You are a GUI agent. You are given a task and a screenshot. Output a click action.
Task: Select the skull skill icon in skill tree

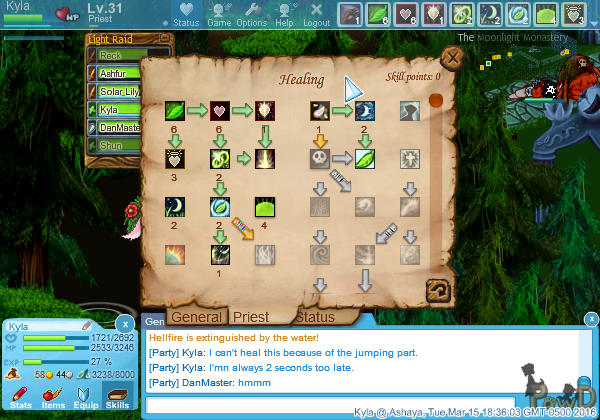click(x=319, y=159)
